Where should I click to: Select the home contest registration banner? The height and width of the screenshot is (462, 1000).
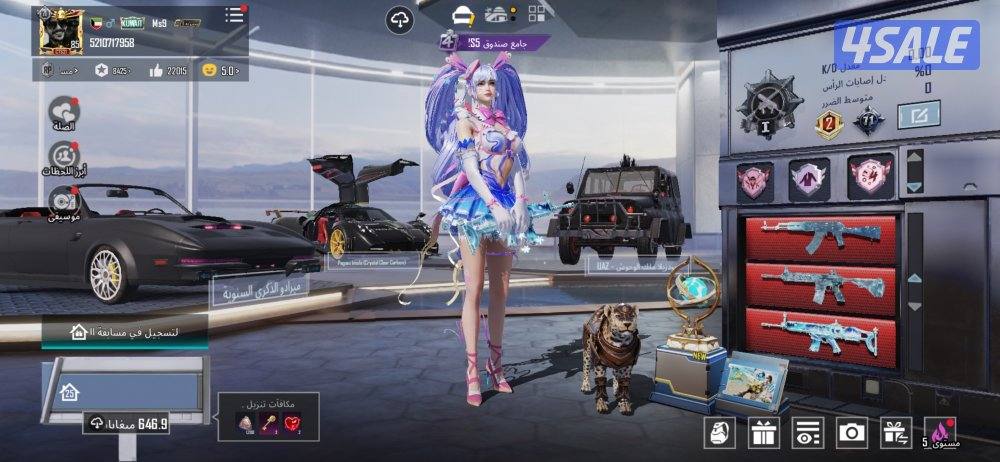coord(125,331)
